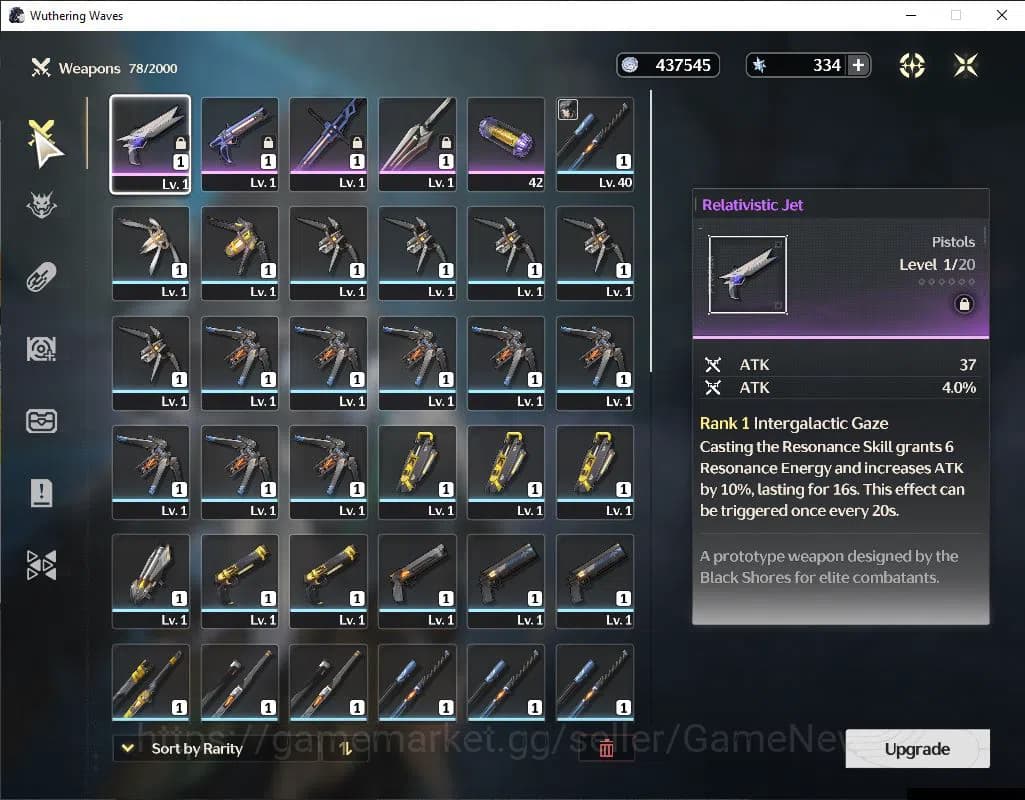Open the chest-shaped category tab
The width and height of the screenshot is (1025, 800).
(42, 420)
